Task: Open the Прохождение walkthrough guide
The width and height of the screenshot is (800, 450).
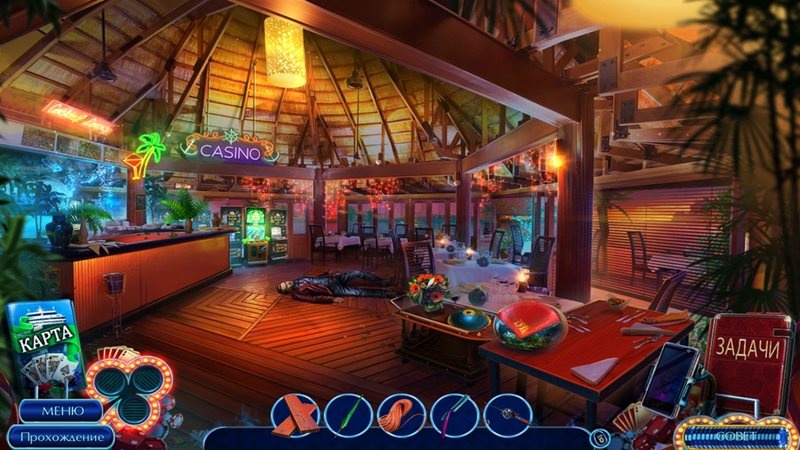Action: pyautogui.click(x=58, y=436)
